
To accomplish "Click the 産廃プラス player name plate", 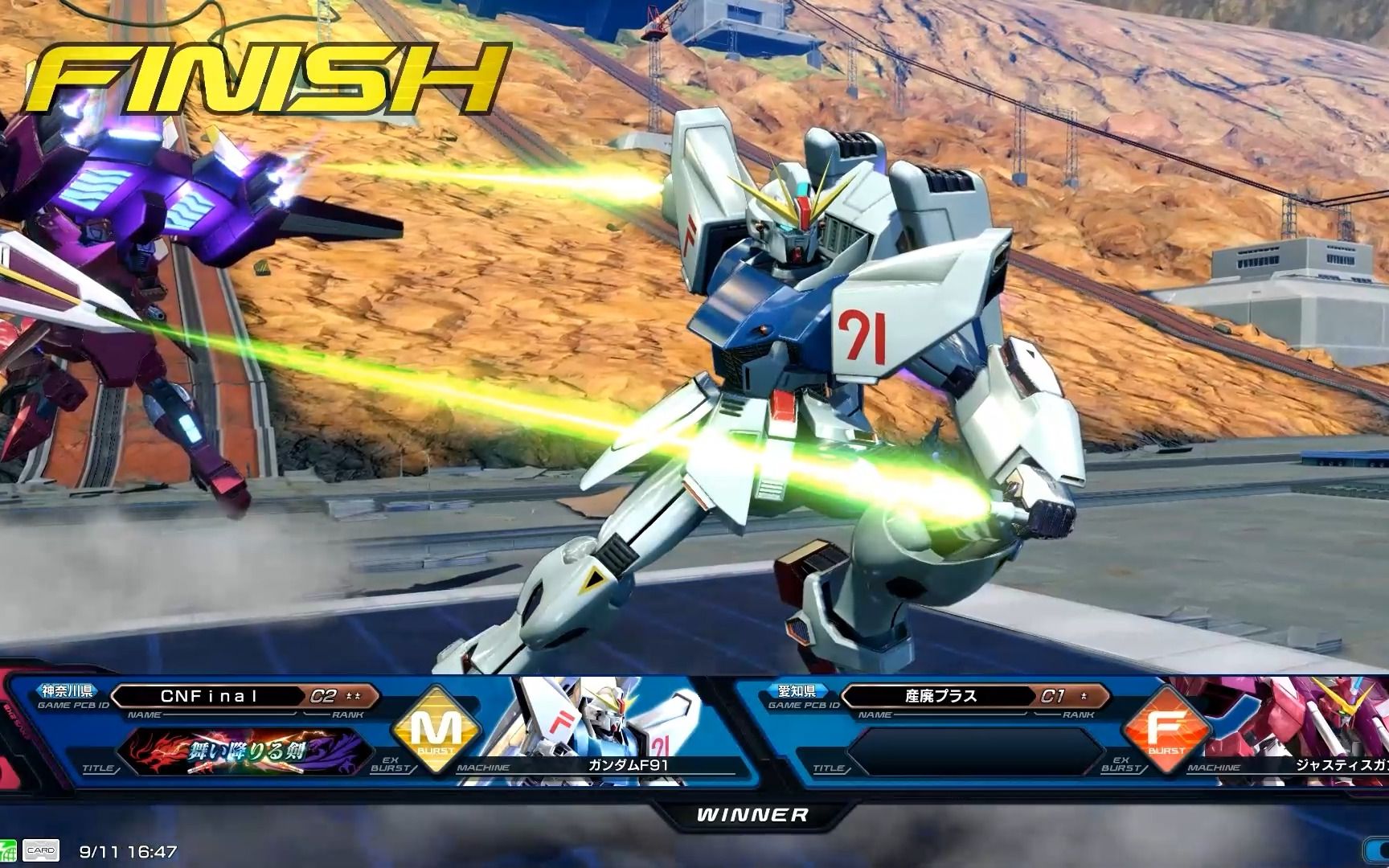I will (940, 696).
